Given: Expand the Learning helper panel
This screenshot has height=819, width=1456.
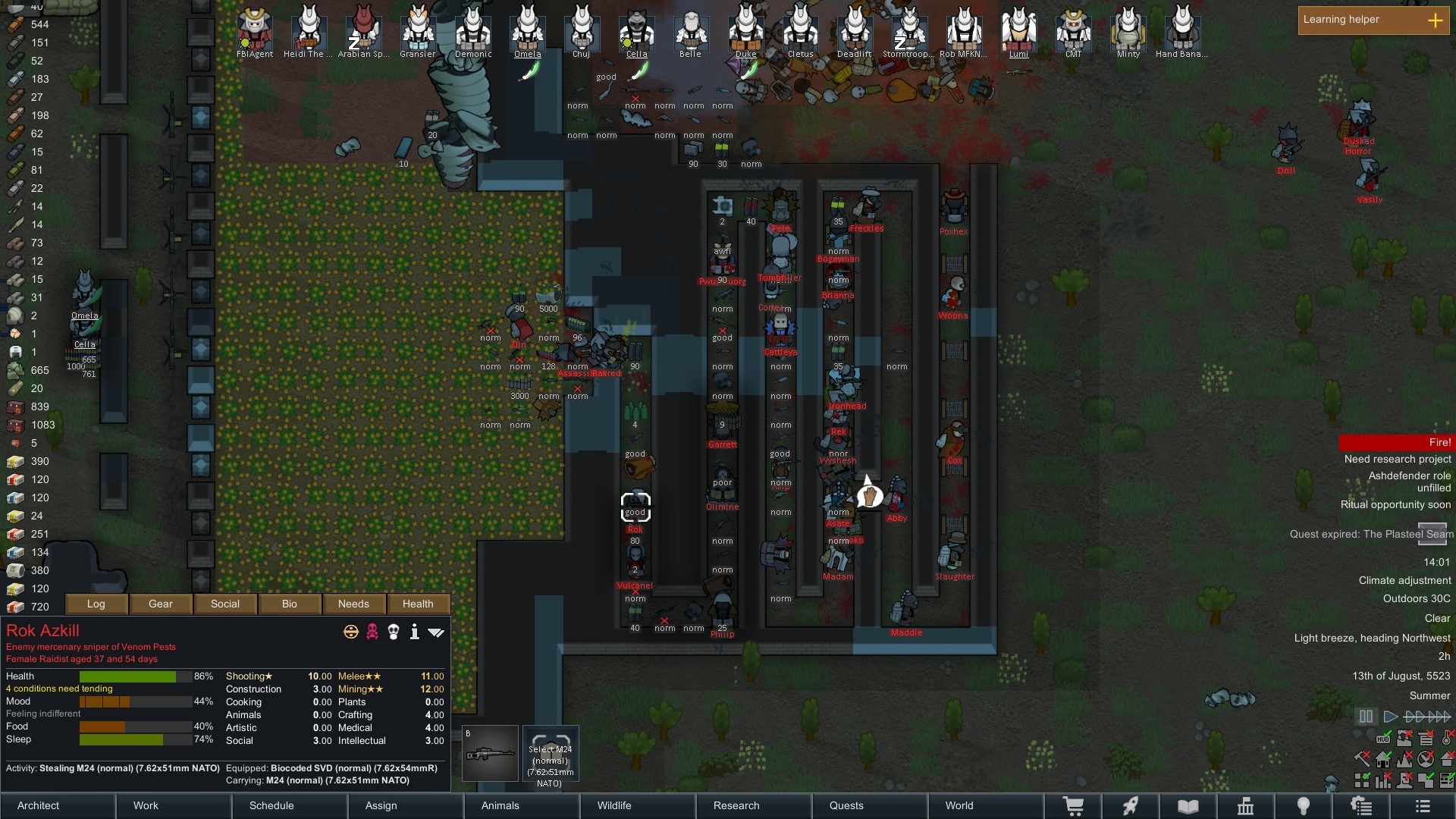Looking at the screenshot, I should [1435, 20].
